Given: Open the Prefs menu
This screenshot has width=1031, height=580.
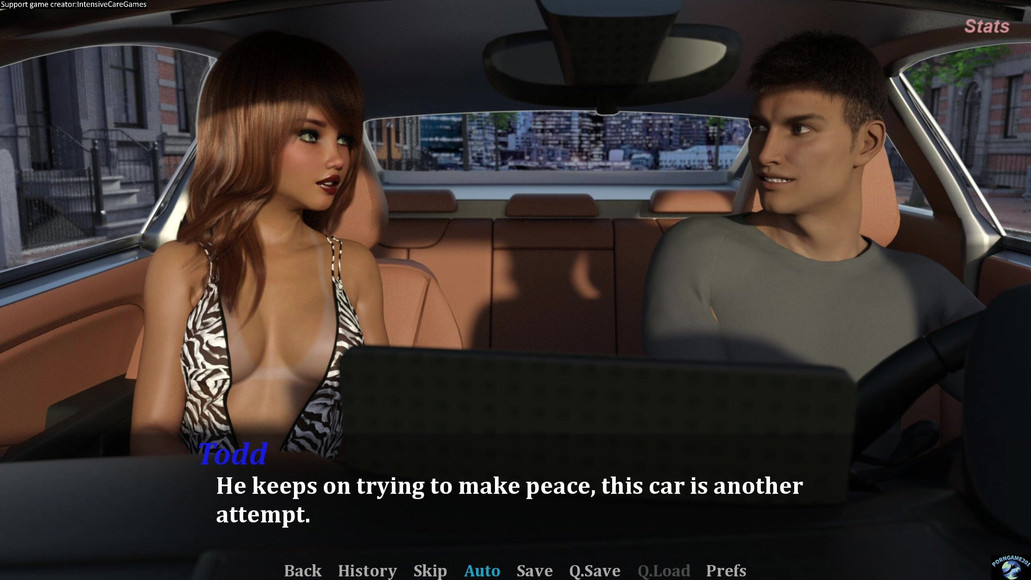Looking at the screenshot, I should click(726, 570).
